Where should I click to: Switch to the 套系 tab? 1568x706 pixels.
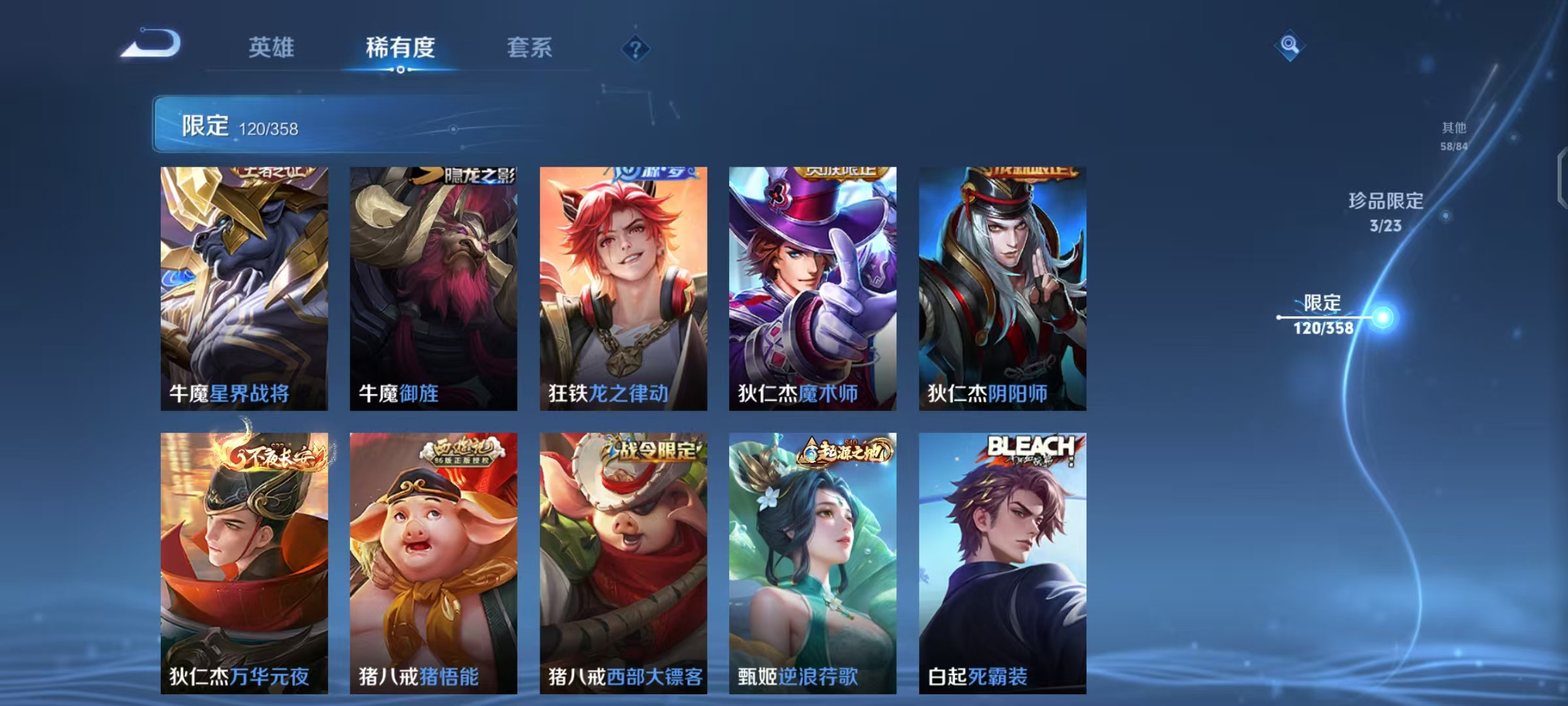tap(531, 47)
